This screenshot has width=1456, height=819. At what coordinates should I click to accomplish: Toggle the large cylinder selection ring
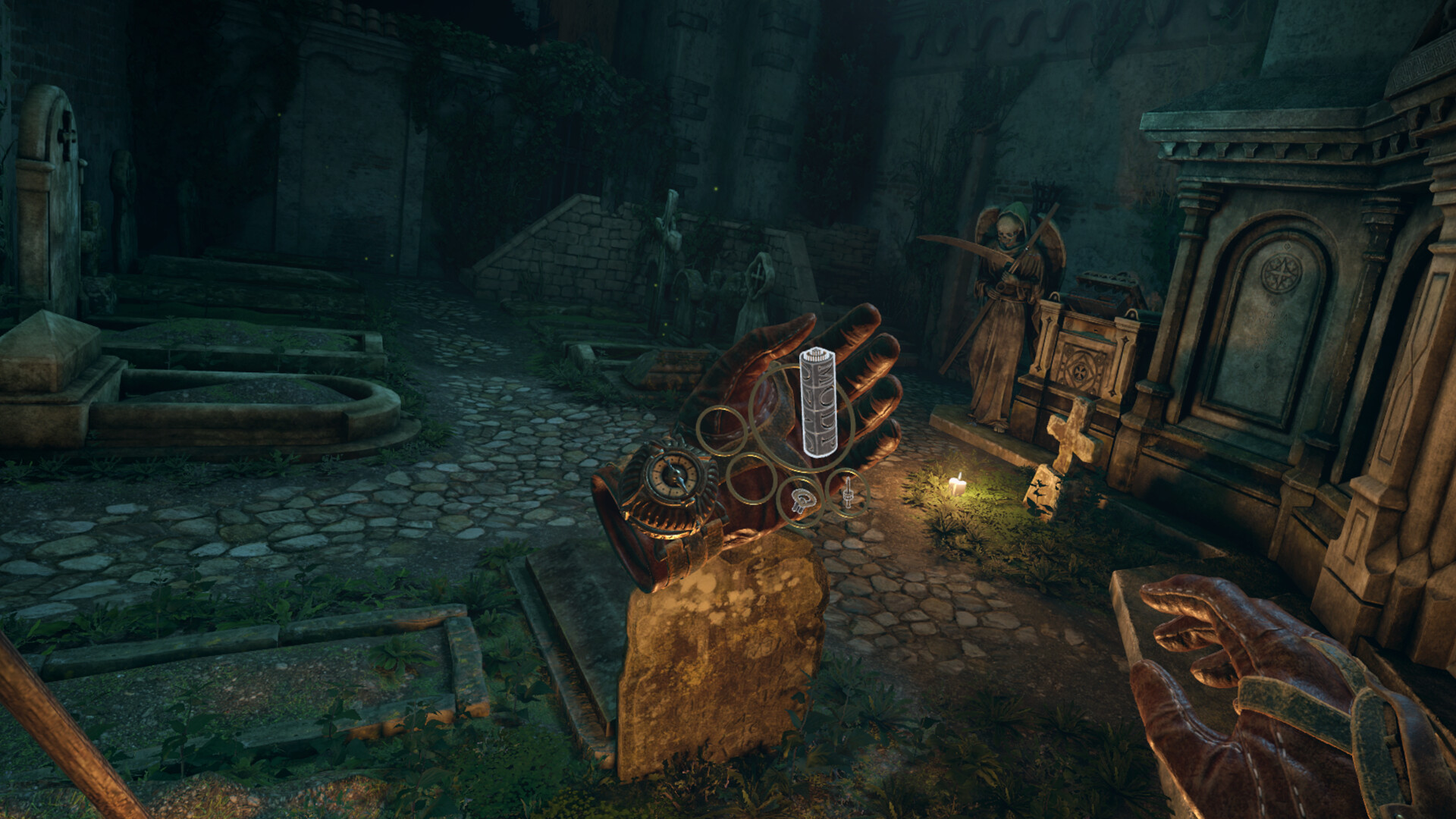(802, 416)
